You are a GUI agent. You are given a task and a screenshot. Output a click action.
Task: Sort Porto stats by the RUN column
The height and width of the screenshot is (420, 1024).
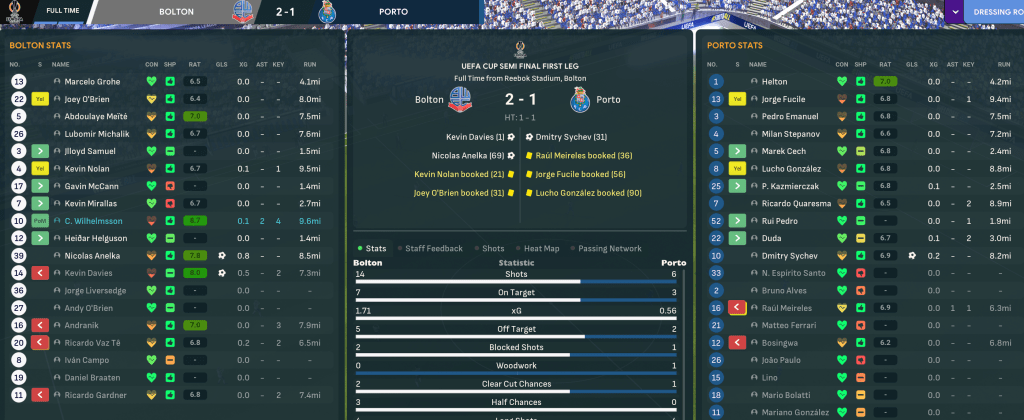[1000, 64]
